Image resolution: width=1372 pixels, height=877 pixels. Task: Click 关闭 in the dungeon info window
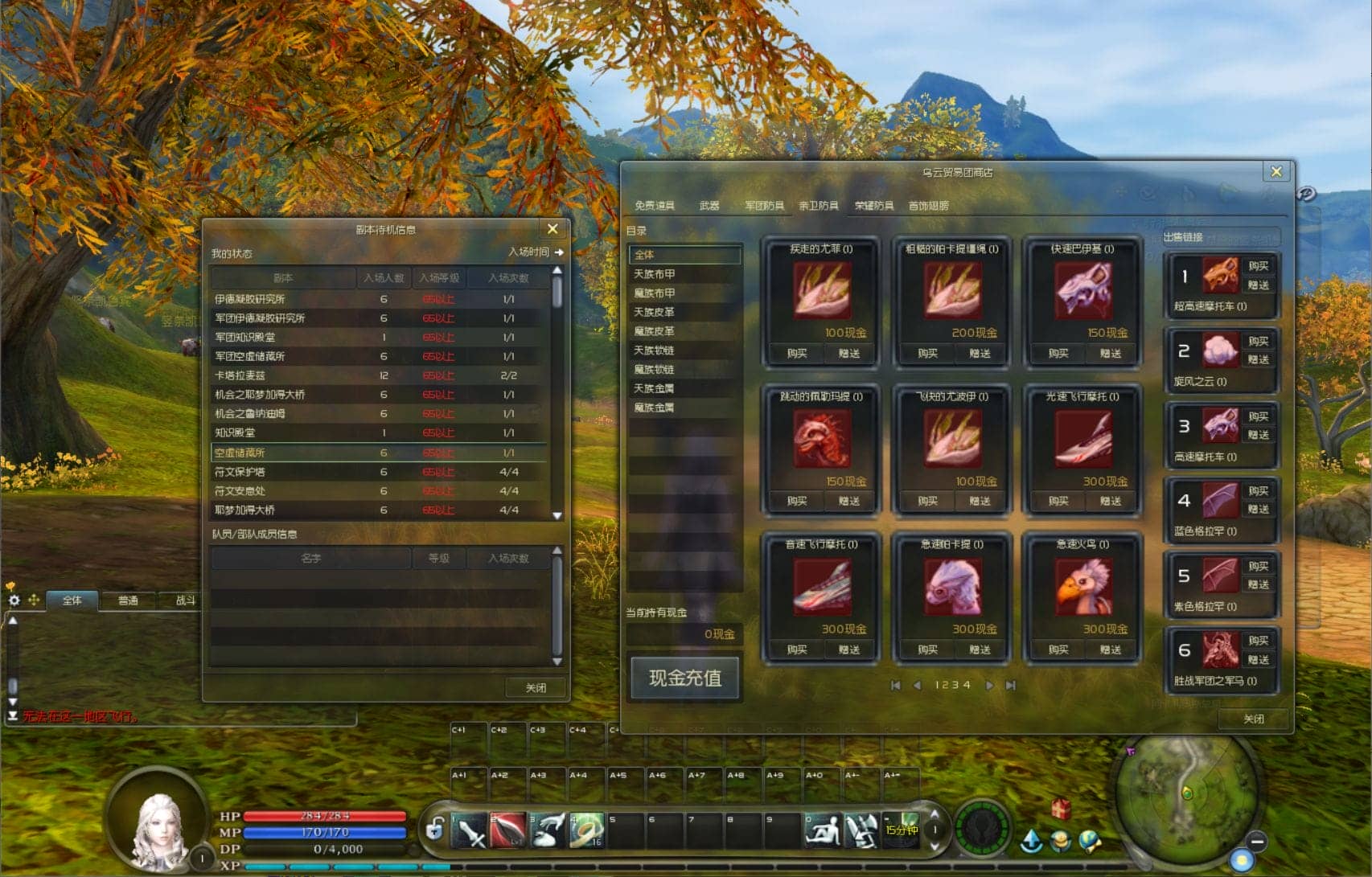click(x=536, y=688)
